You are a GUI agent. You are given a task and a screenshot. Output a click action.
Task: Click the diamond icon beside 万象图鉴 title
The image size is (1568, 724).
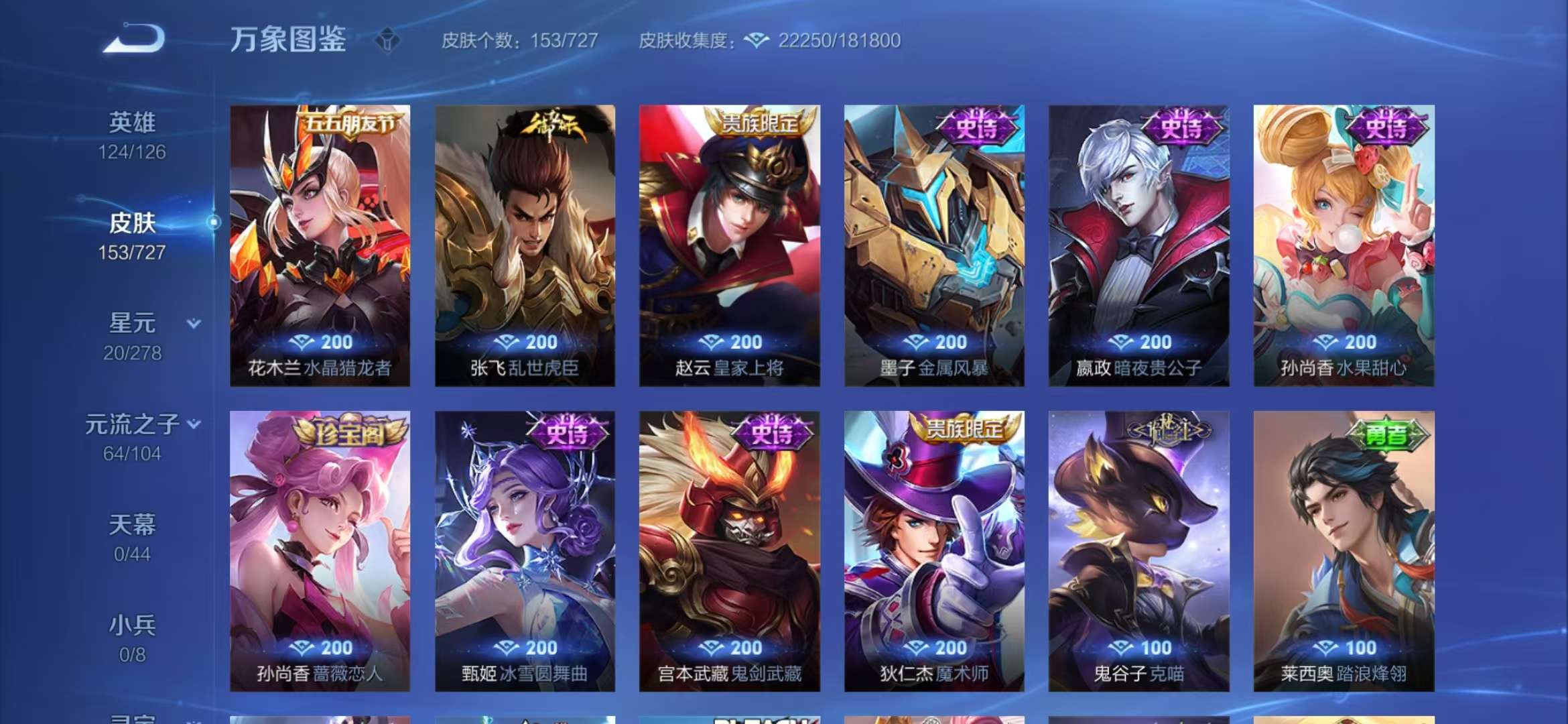click(x=389, y=40)
